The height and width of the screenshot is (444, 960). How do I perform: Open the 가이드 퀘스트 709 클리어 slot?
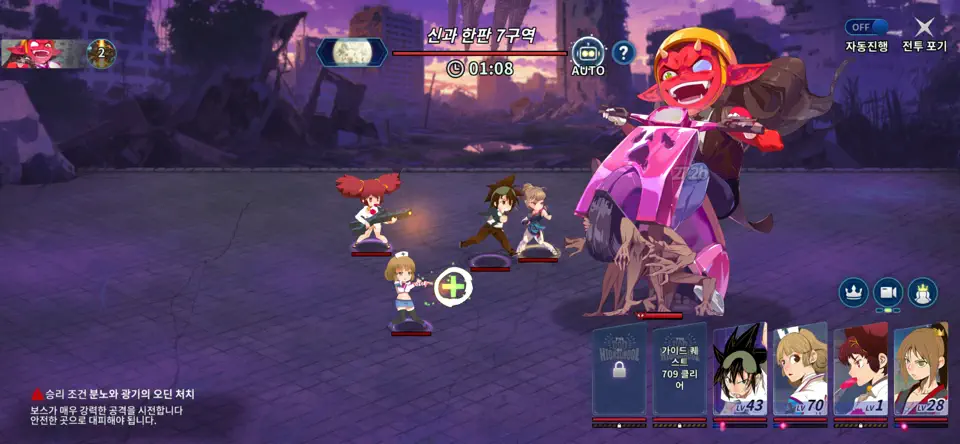point(680,369)
